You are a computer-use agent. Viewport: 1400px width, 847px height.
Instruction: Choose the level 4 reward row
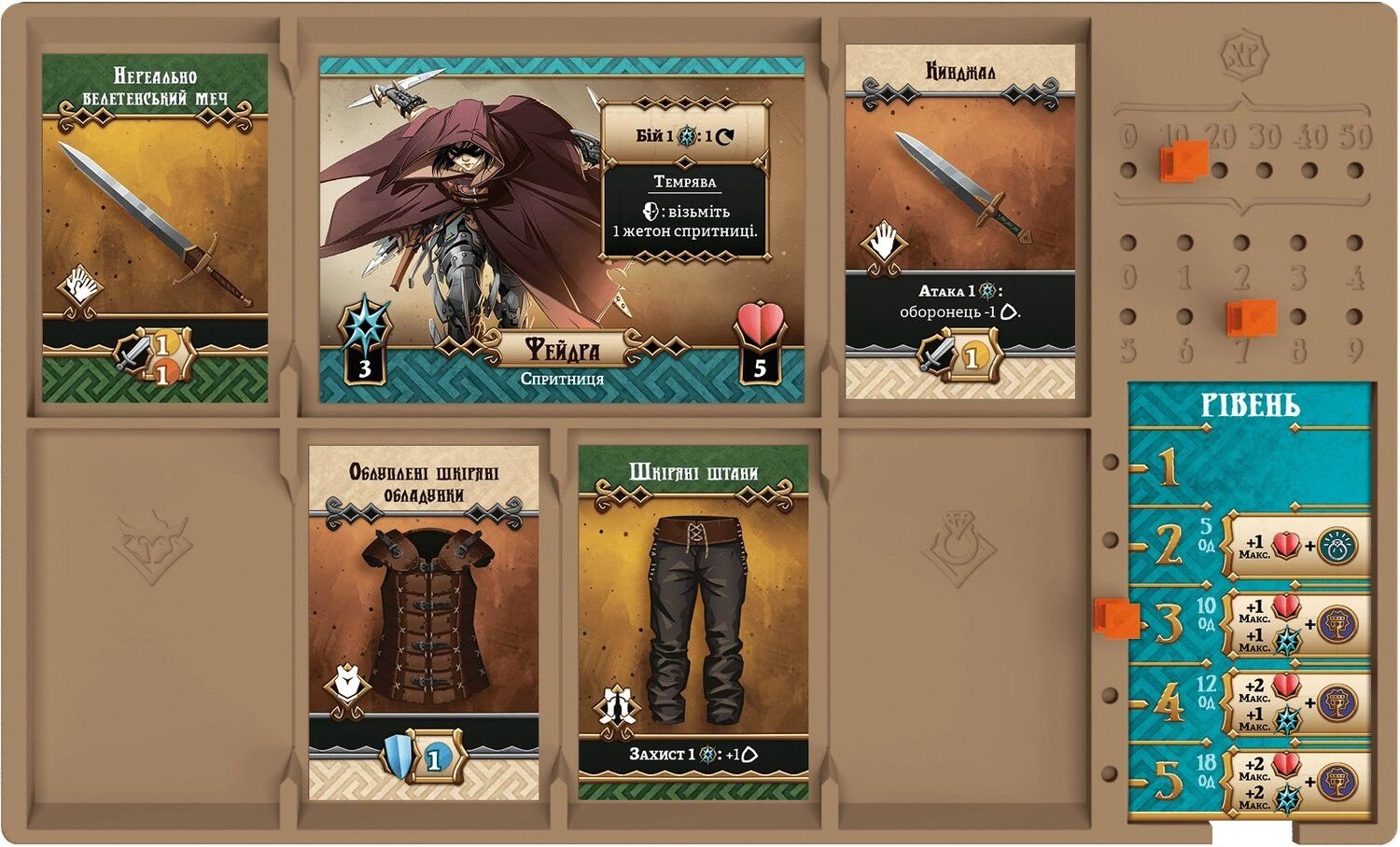tap(1251, 702)
